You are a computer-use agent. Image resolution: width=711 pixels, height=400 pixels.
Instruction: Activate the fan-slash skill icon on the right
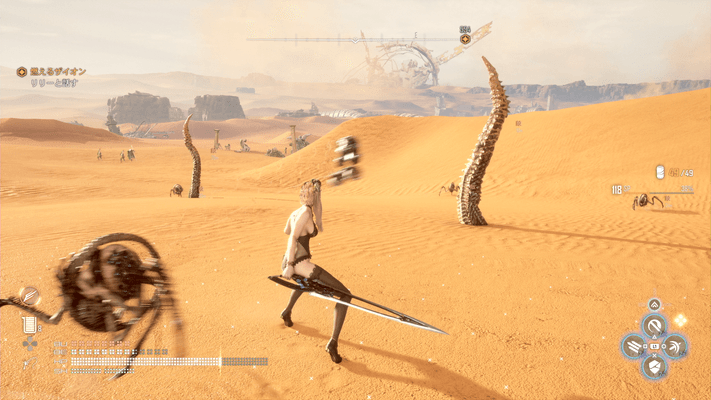click(x=676, y=346)
